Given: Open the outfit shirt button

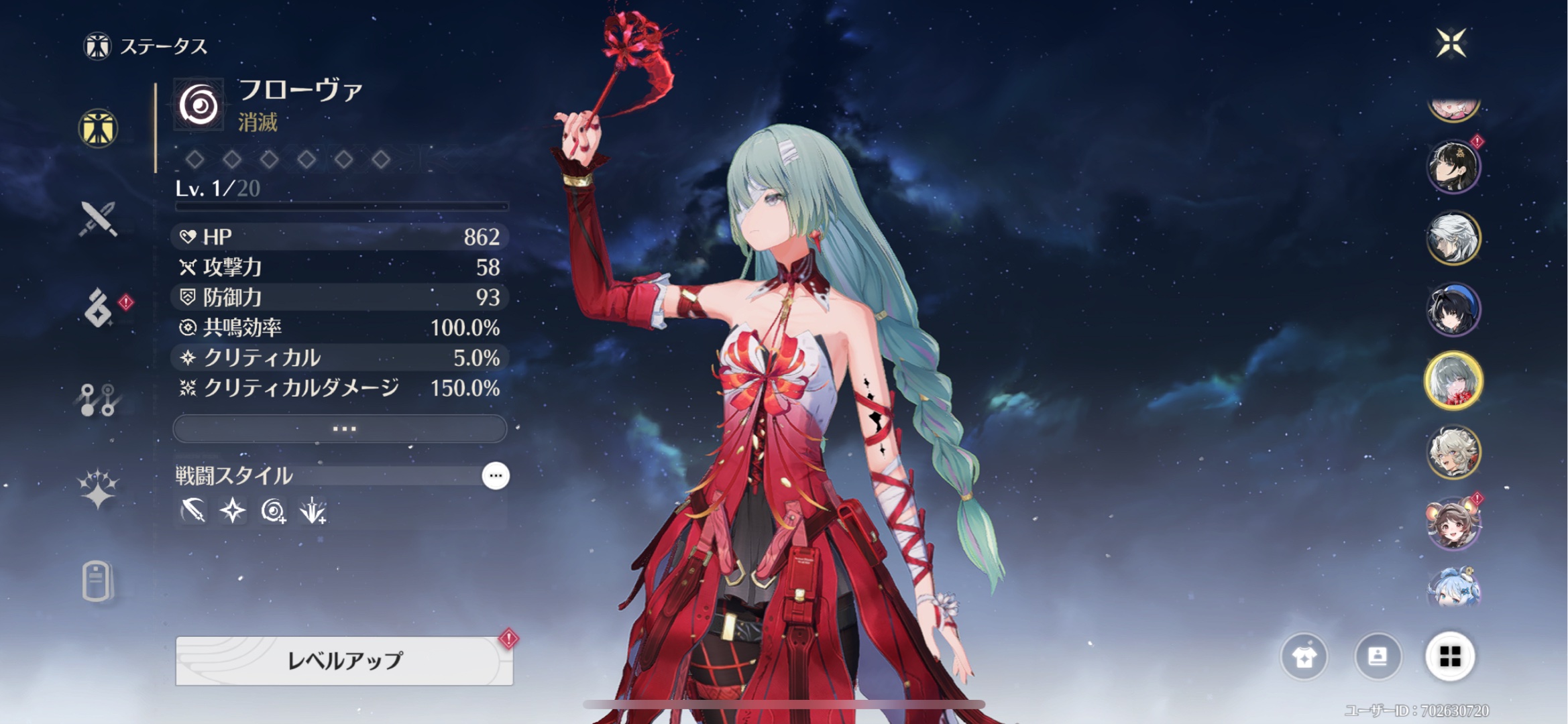Looking at the screenshot, I should pyautogui.click(x=1304, y=657).
